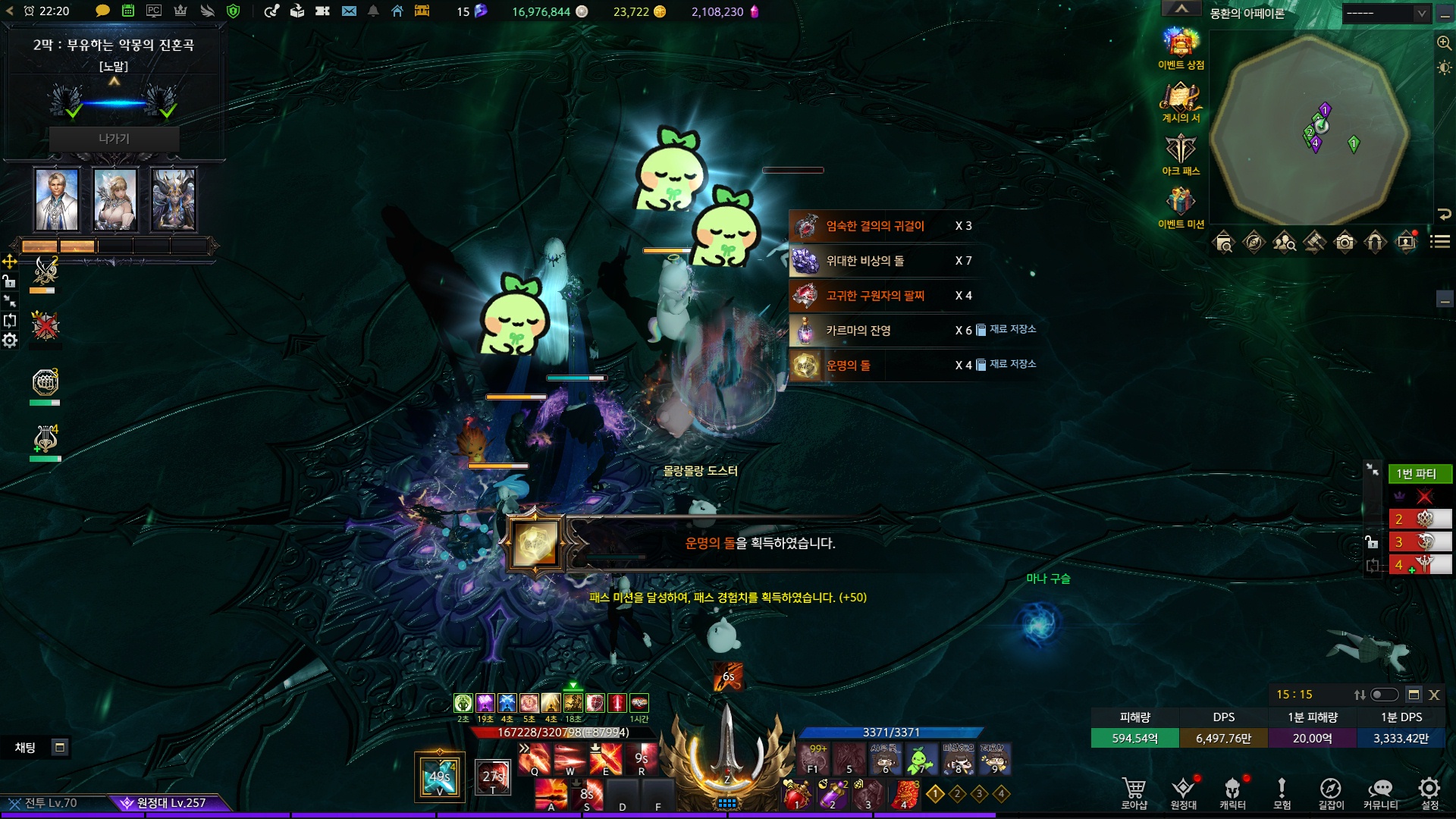This screenshot has height=819, width=1456.
Task: Open the channel dropdown above the minimap
Action: tap(1386, 13)
